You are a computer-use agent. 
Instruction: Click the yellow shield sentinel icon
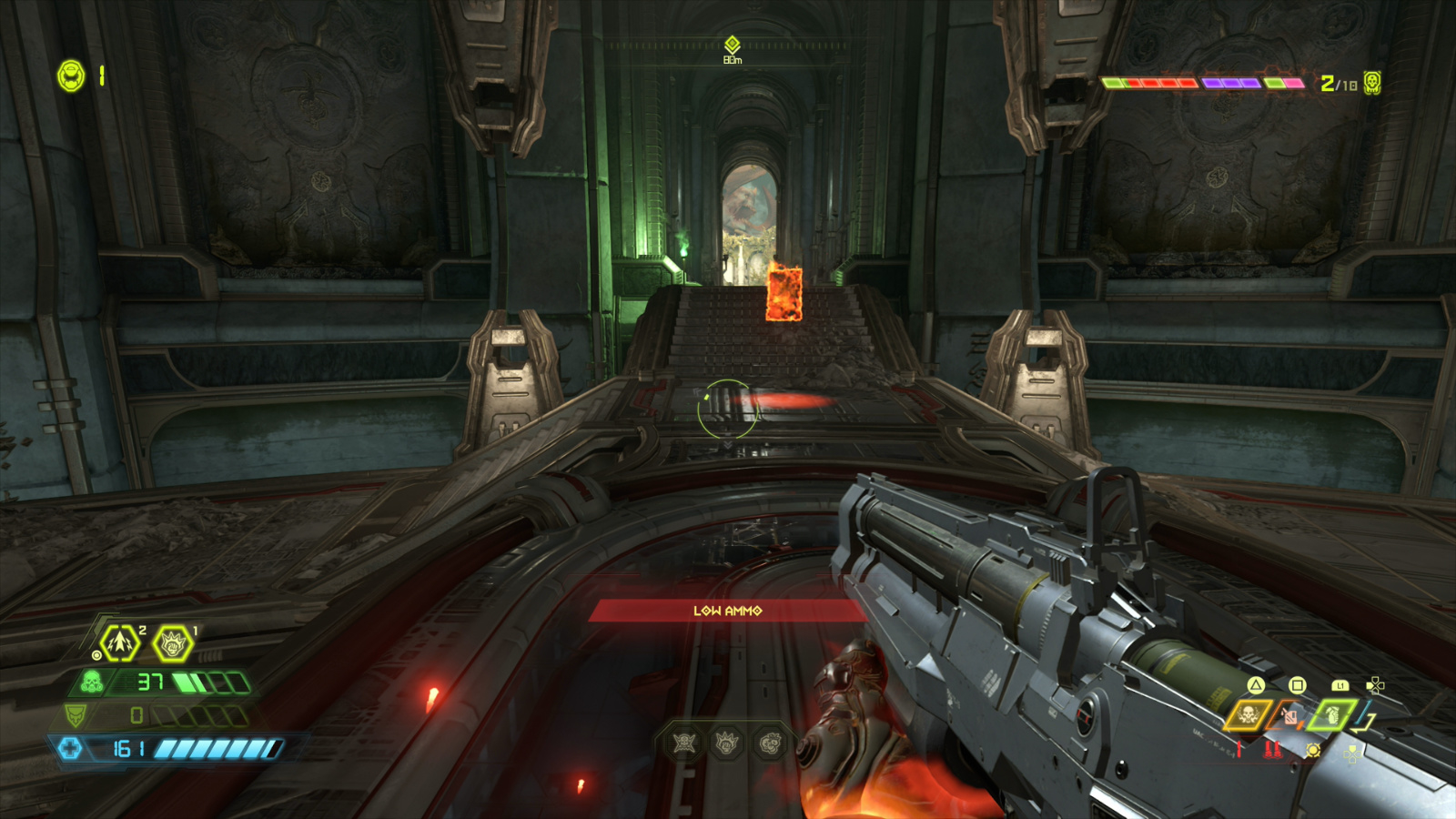(76, 716)
